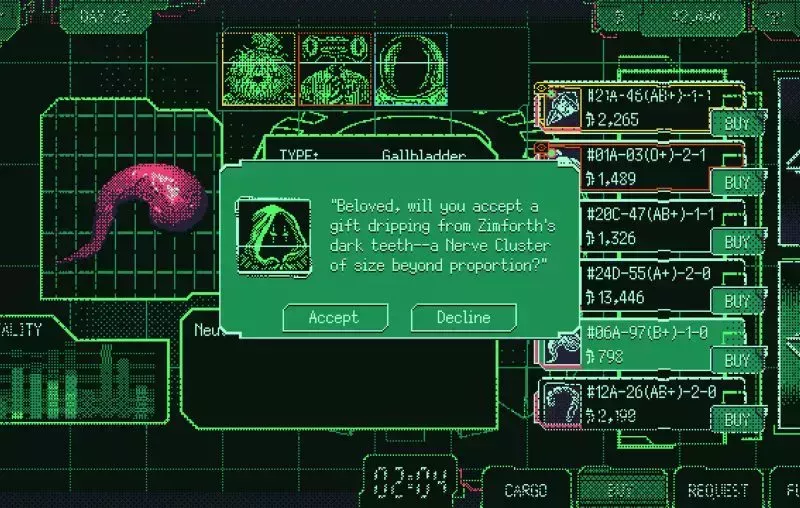
Task: Buy organ listing #24D-55 for 13,446
Action: point(737,301)
